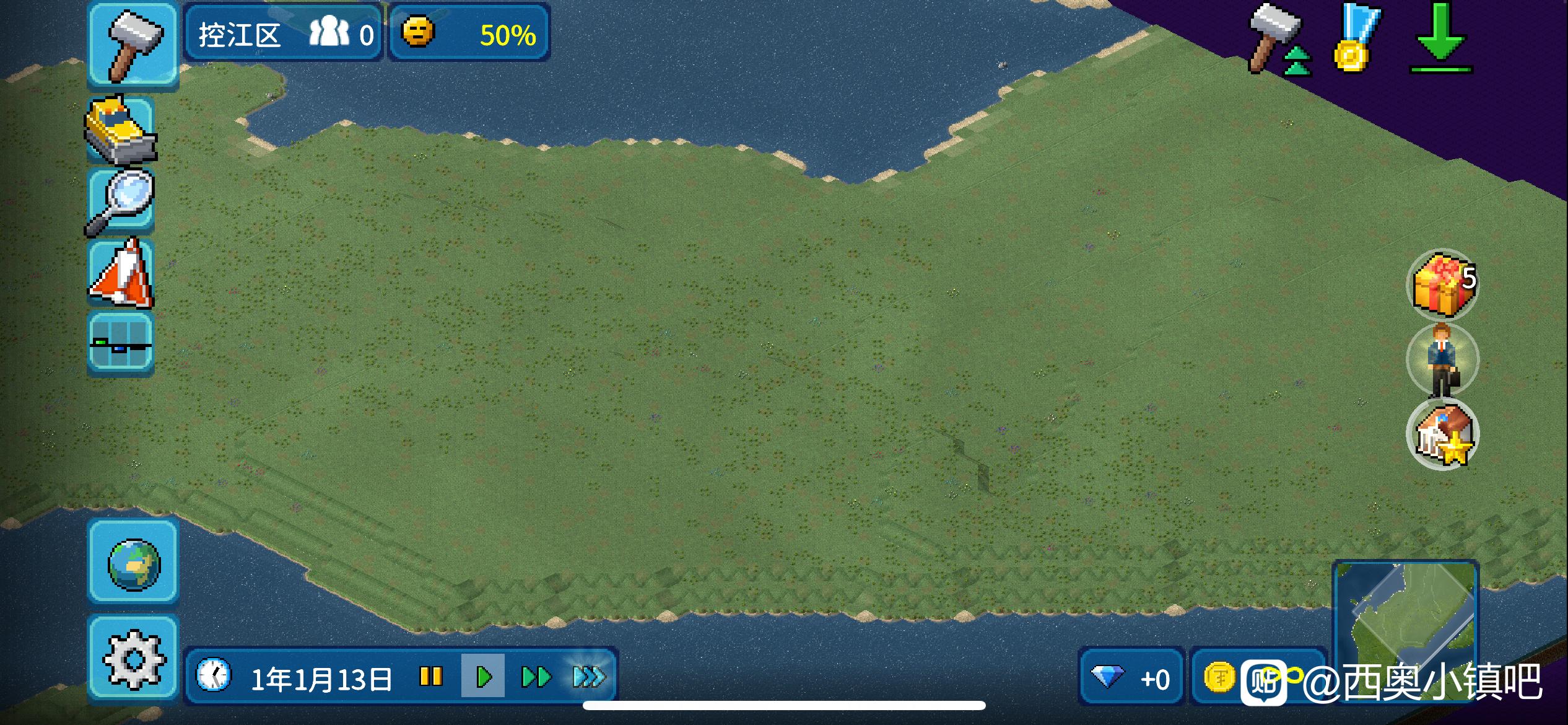Open the globe region view
The width and height of the screenshot is (1568, 725).
coord(134,563)
